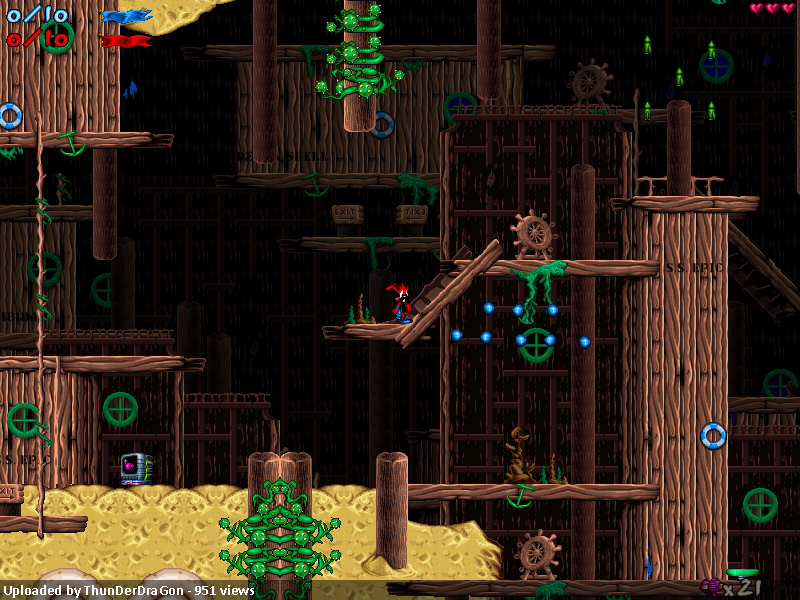Click the blue team flag icon
Viewport: 800px width, 600px height.
(x=126, y=16)
